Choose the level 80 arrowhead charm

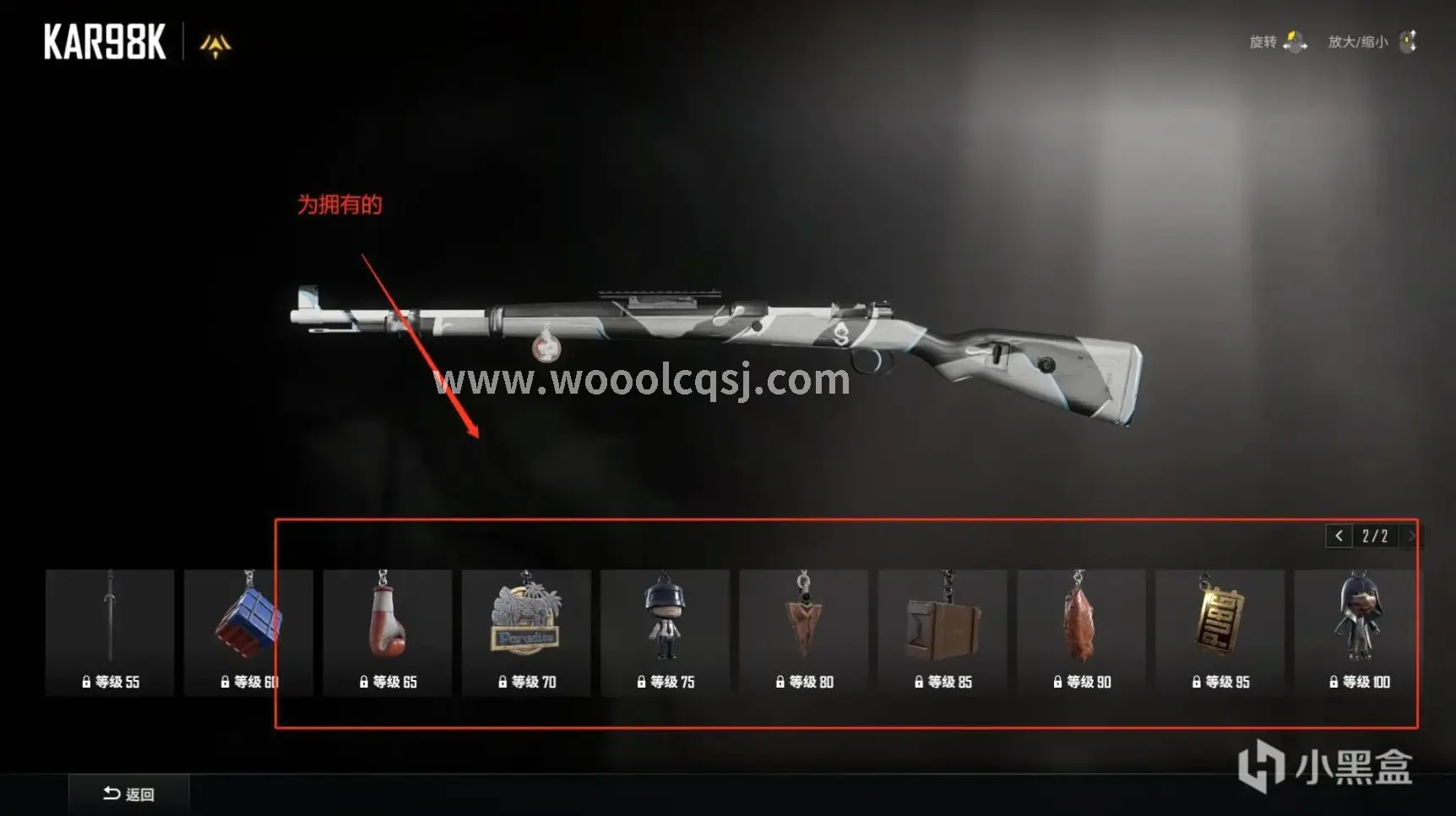pyautogui.click(x=803, y=632)
